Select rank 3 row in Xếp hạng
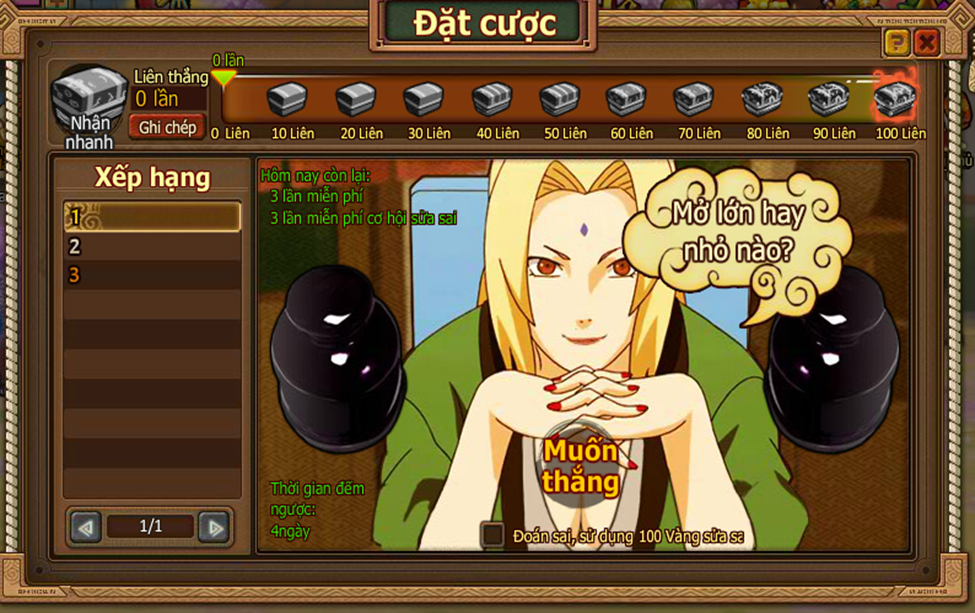Screen dimensions: 975x613 tap(152, 275)
